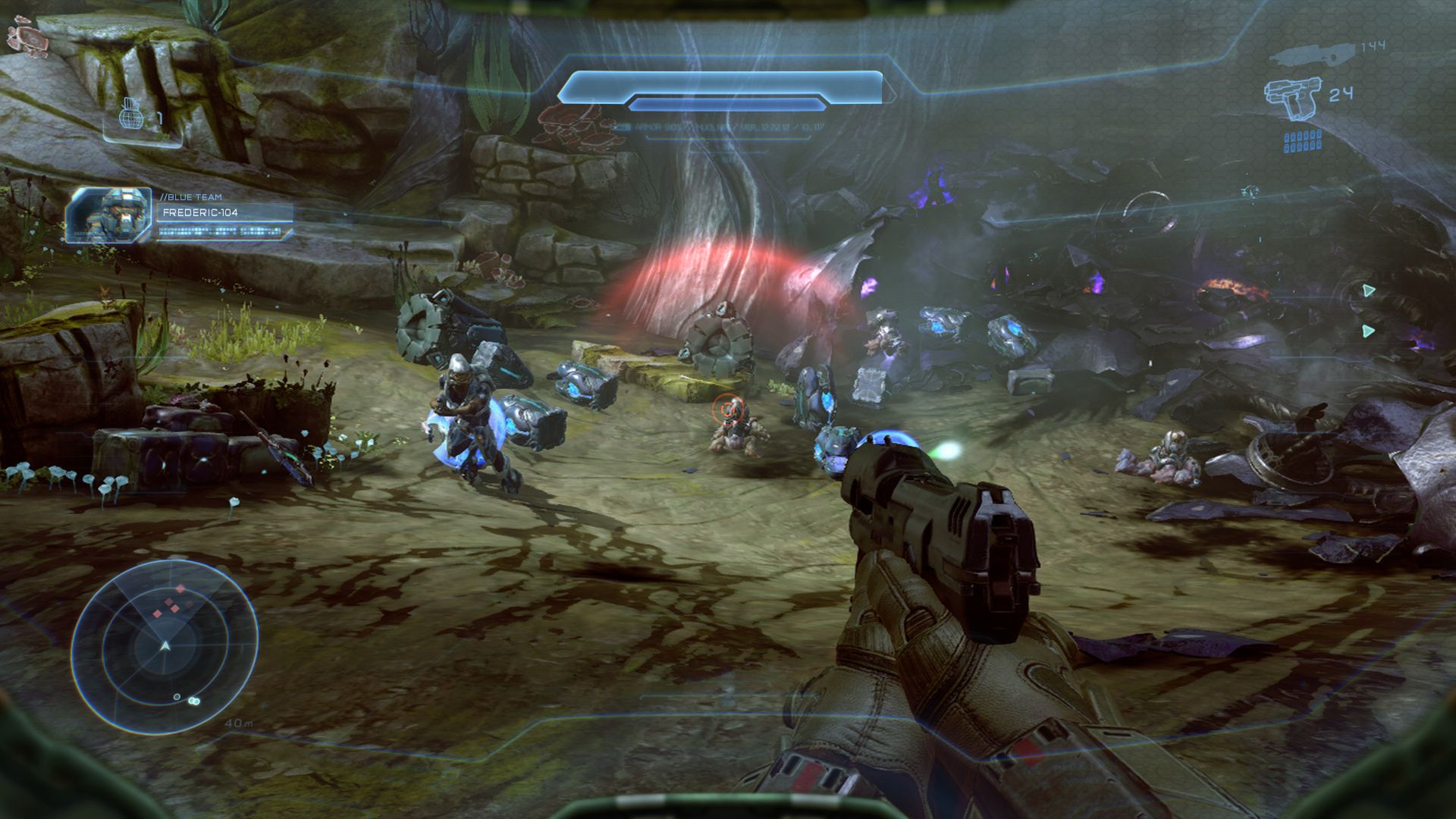The width and height of the screenshot is (1456, 819).
Task: Select the Frederic-104 teammate portrait
Action: click(x=108, y=215)
